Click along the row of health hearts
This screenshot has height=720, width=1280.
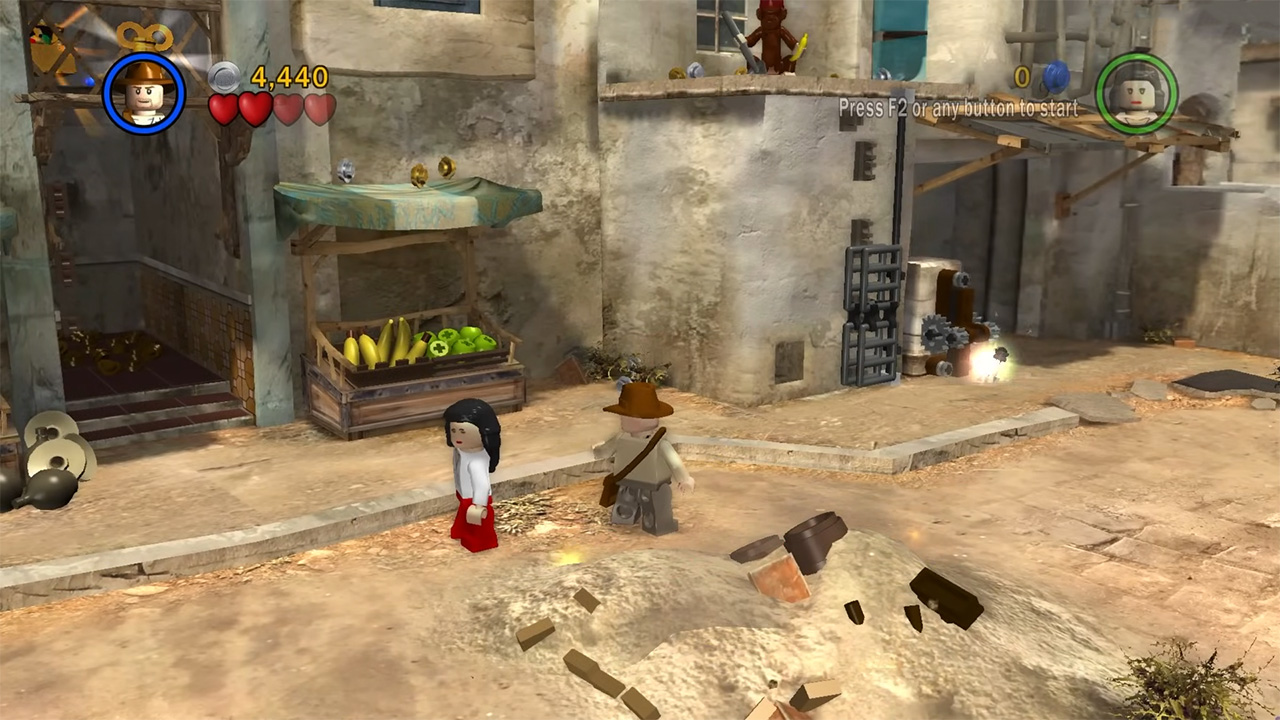tap(270, 108)
